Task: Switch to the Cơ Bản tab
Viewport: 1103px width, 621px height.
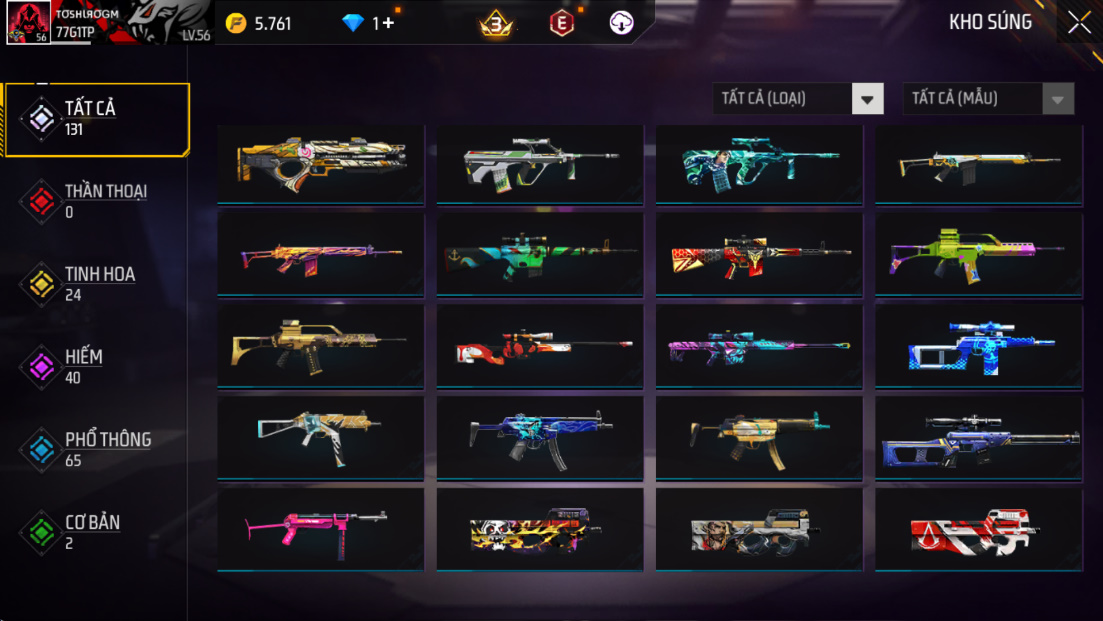Action: click(96, 532)
